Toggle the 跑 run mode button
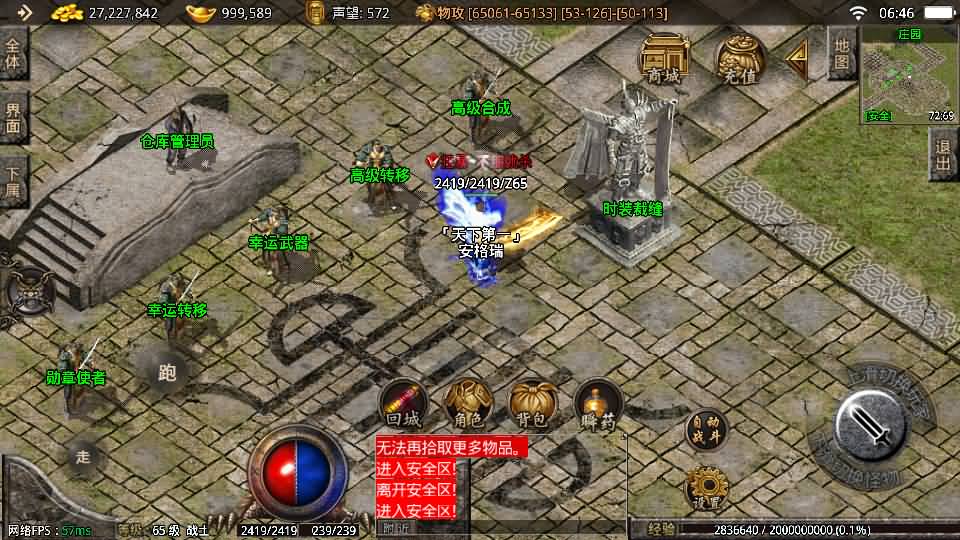Viewport: 960px width, 540px height. (x=167, y=373)
